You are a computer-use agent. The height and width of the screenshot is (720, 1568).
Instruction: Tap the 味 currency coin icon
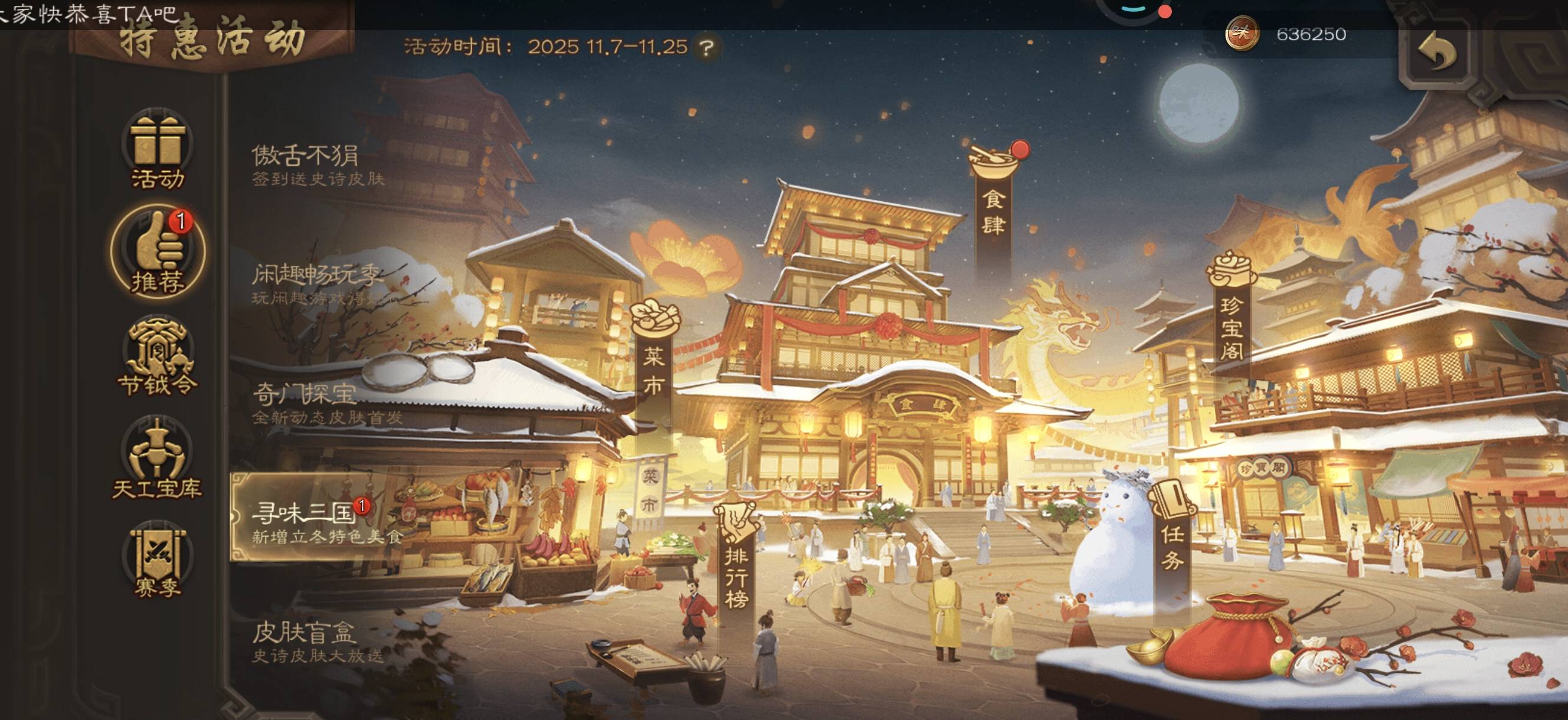tap(1242, 34)
